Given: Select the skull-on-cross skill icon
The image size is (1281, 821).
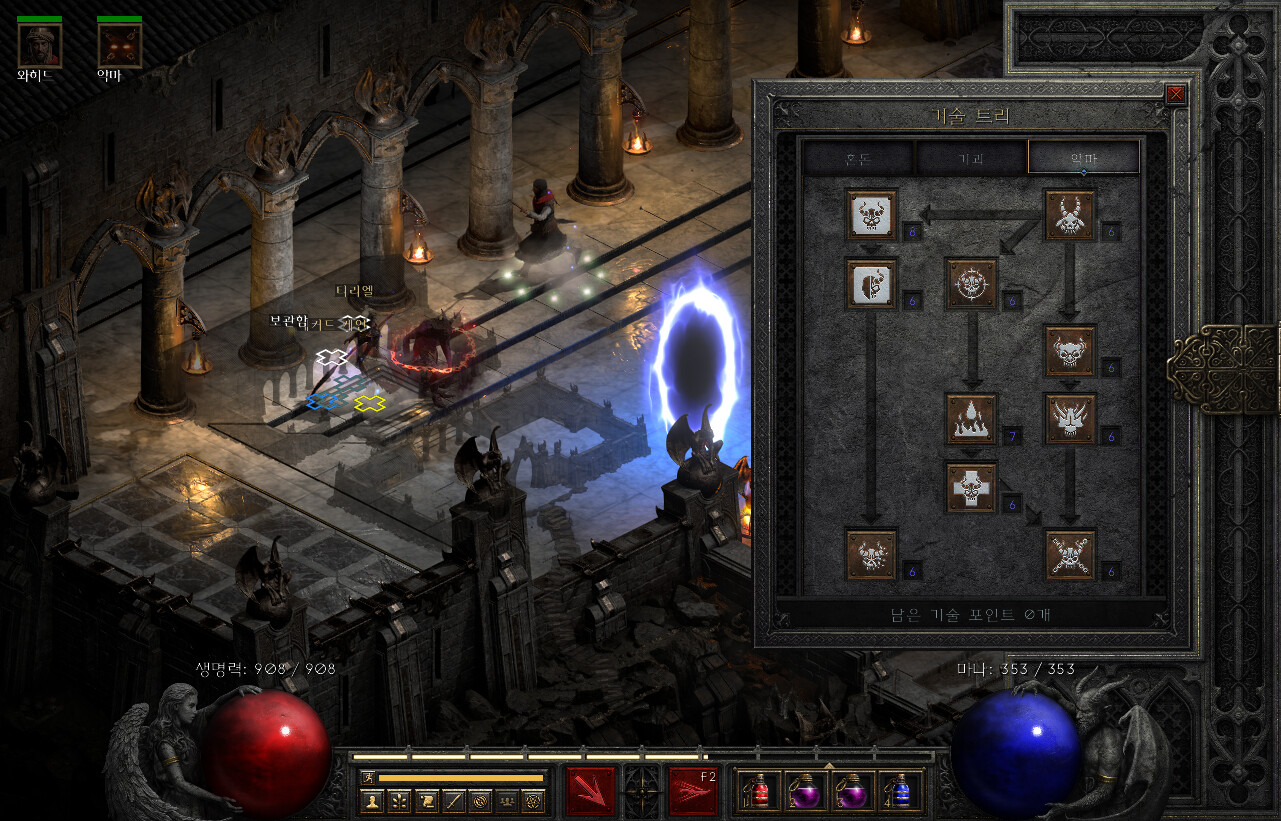Looking at the screenshot, I should [971, 487].
